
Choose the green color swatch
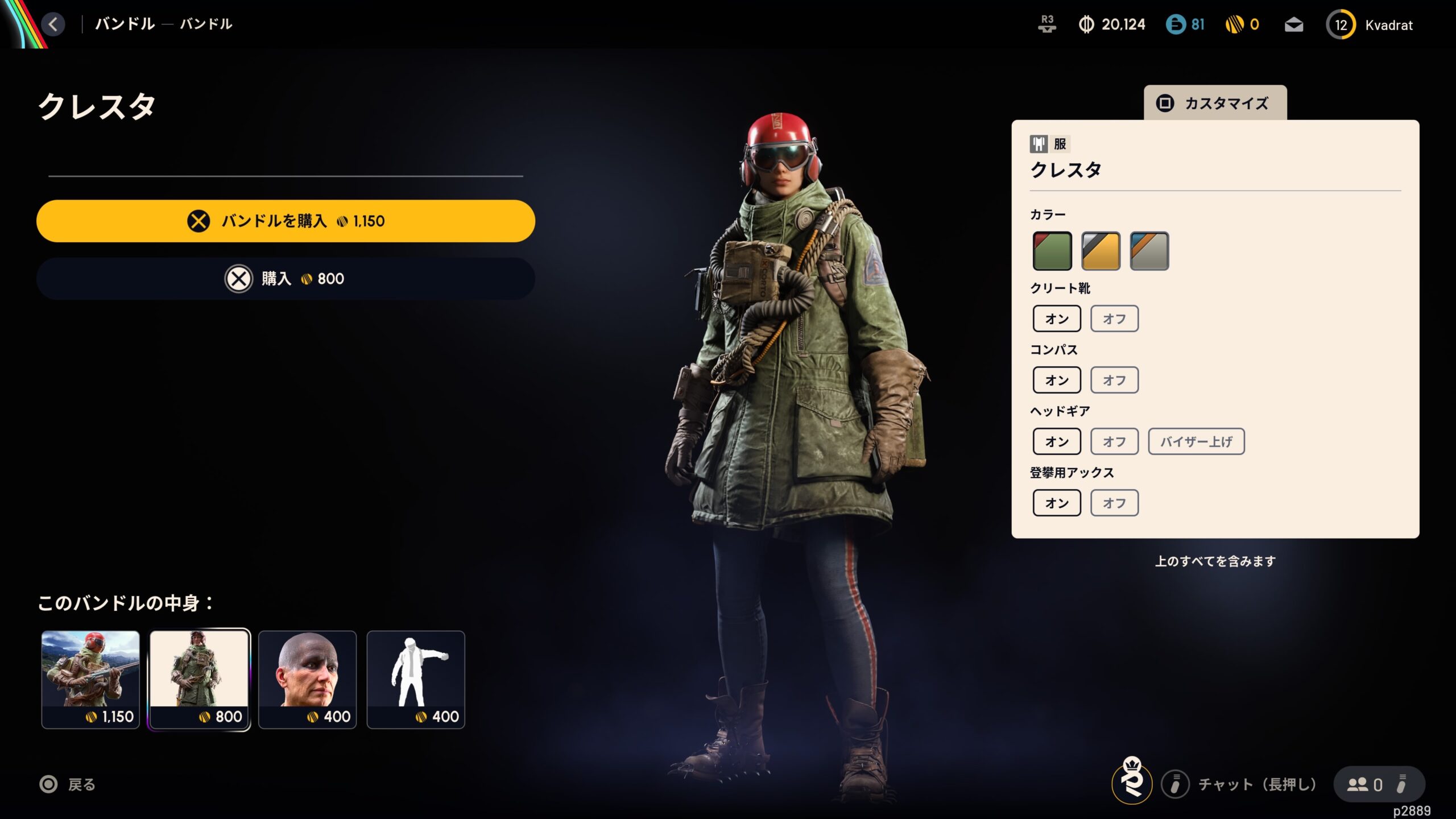[1052, 251]
